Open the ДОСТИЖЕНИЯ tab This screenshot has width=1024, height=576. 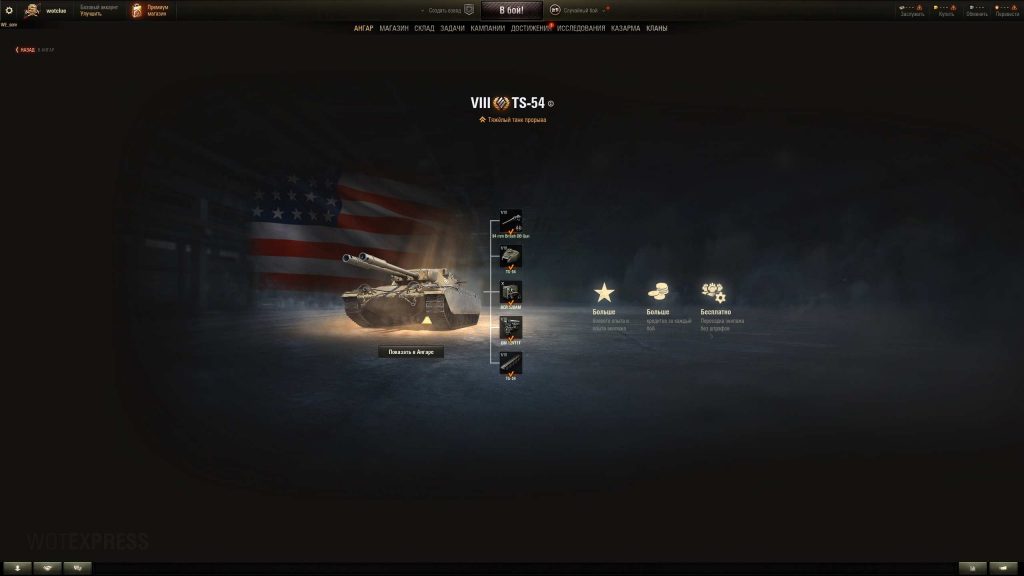click(530, 28)
